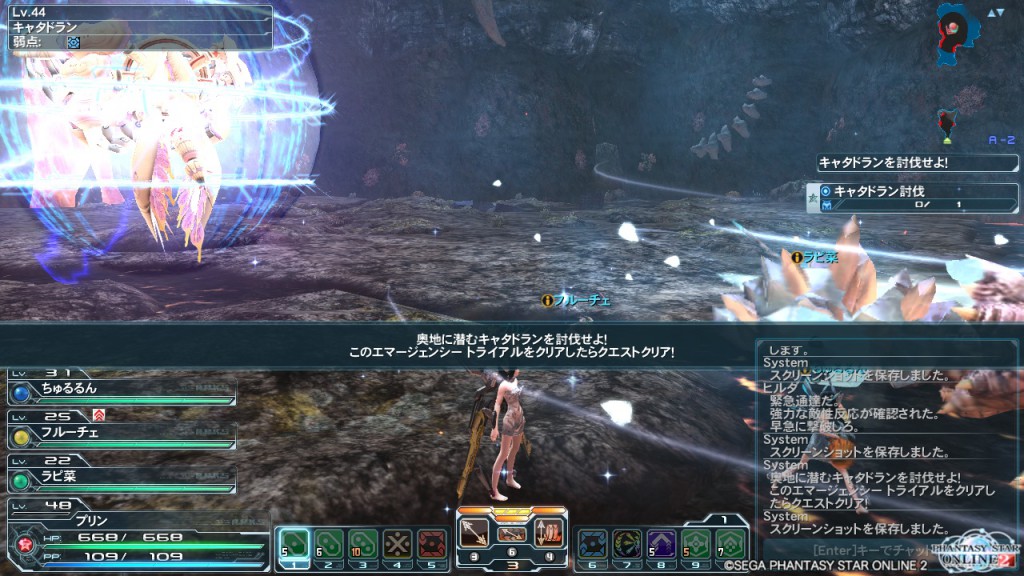Screen dimensions: 1024x576
Task: Use the green item in slot 3
Action: 362,543
